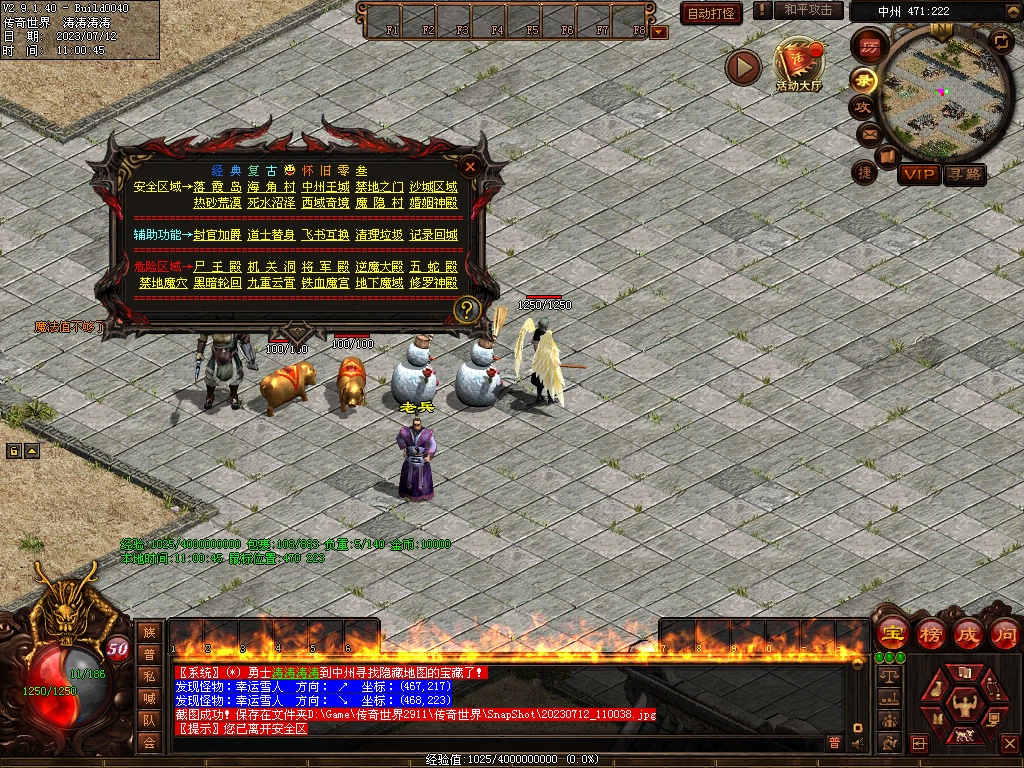This screenshot has width=1024, height=768.
Task: Select 沙城区域 destination link
Action: (x=433, y=187)
